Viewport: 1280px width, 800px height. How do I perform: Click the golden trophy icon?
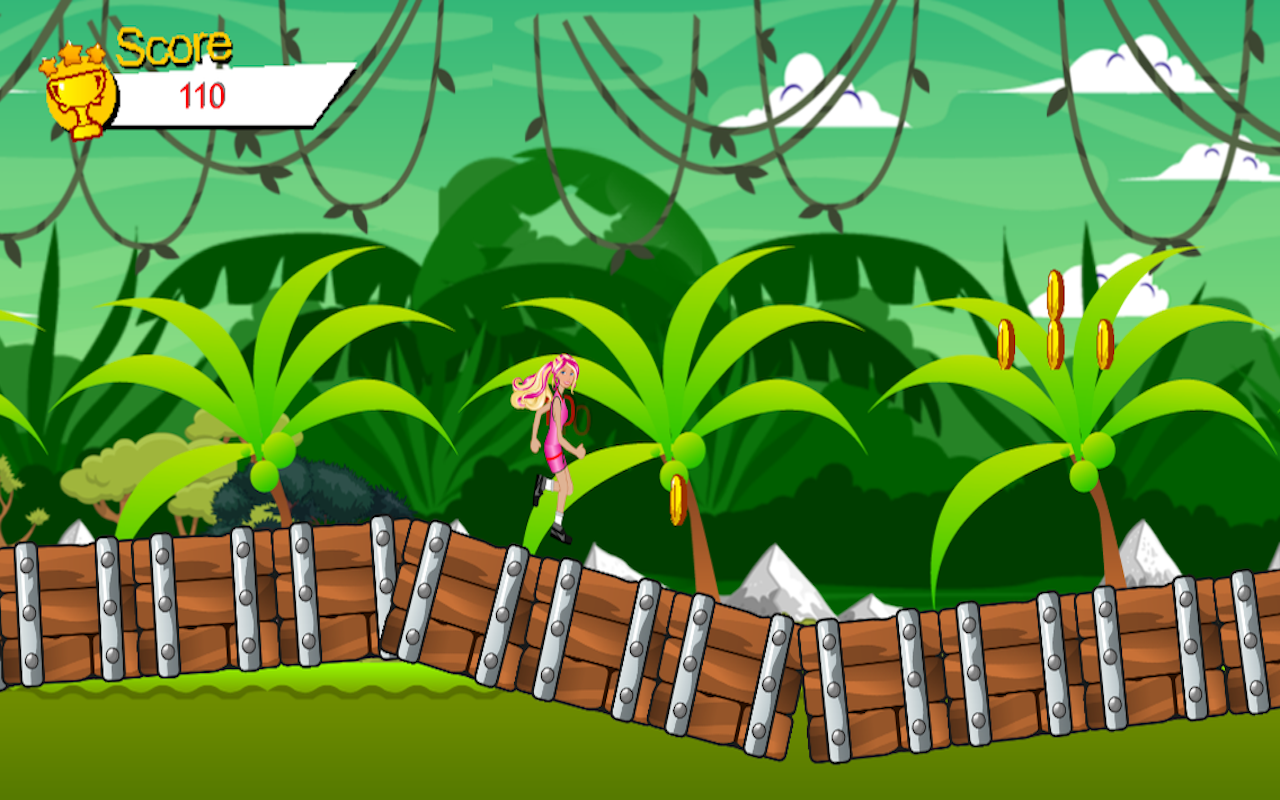coord(80,95)
